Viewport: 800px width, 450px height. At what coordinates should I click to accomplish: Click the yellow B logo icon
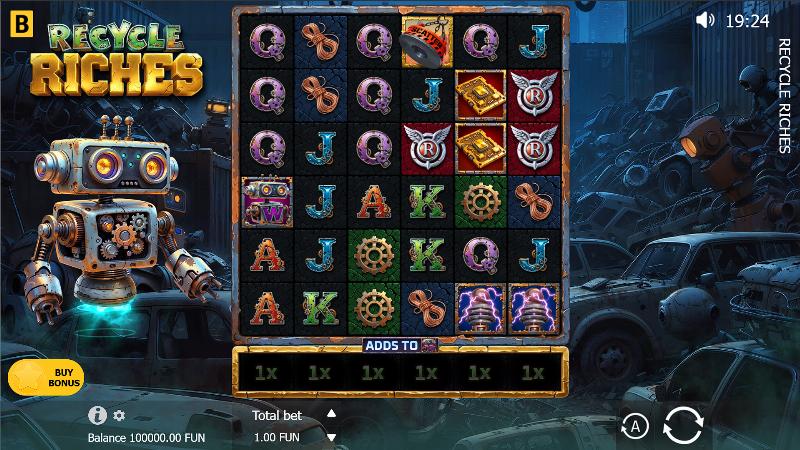[x=20, y=20]
